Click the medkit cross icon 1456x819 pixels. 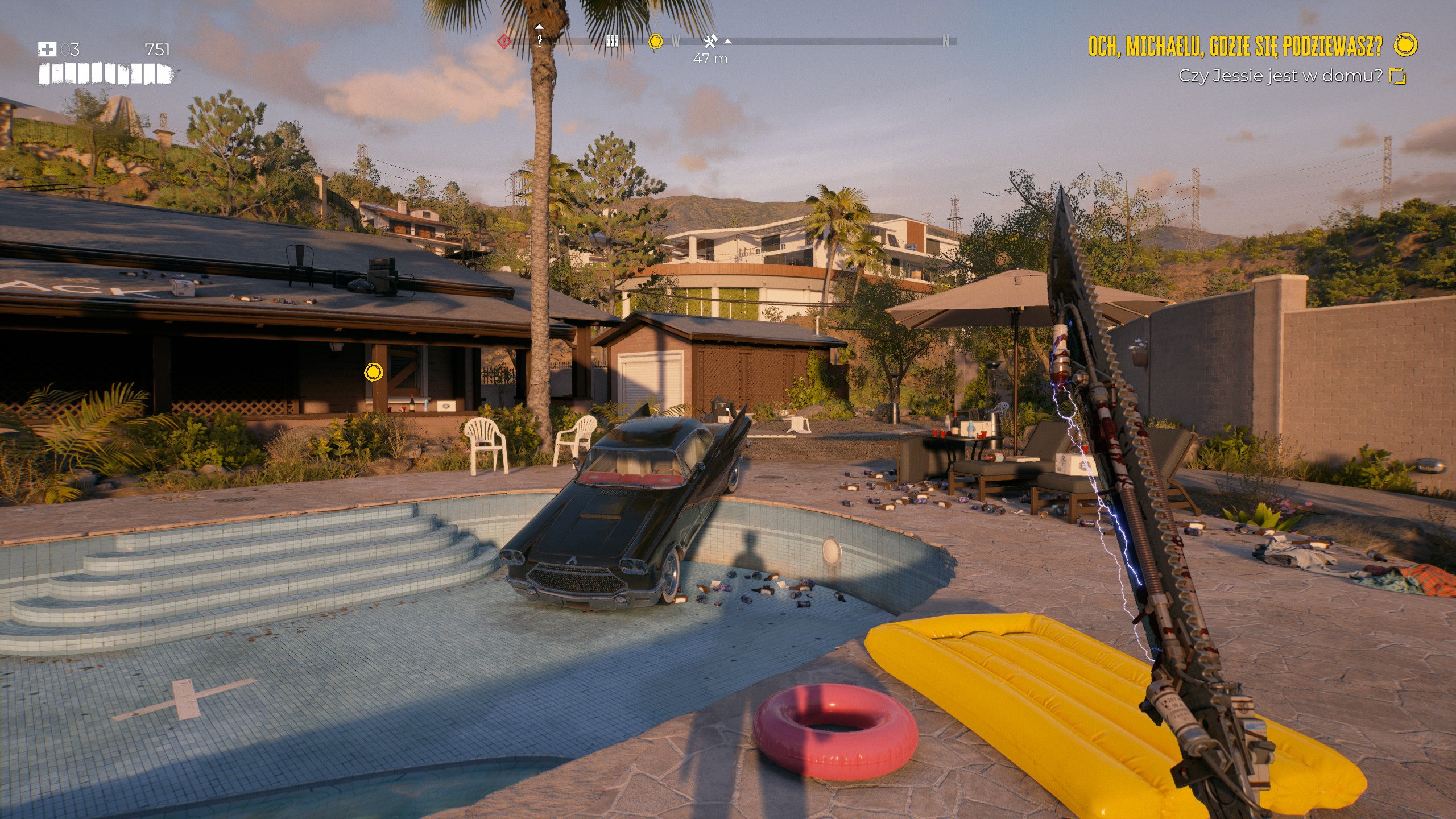tap(47, 49)
